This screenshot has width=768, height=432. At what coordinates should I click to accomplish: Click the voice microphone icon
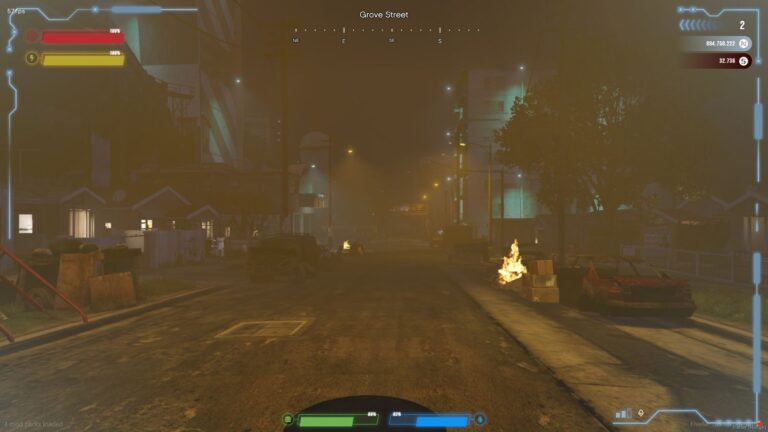(x=640, y=412)
